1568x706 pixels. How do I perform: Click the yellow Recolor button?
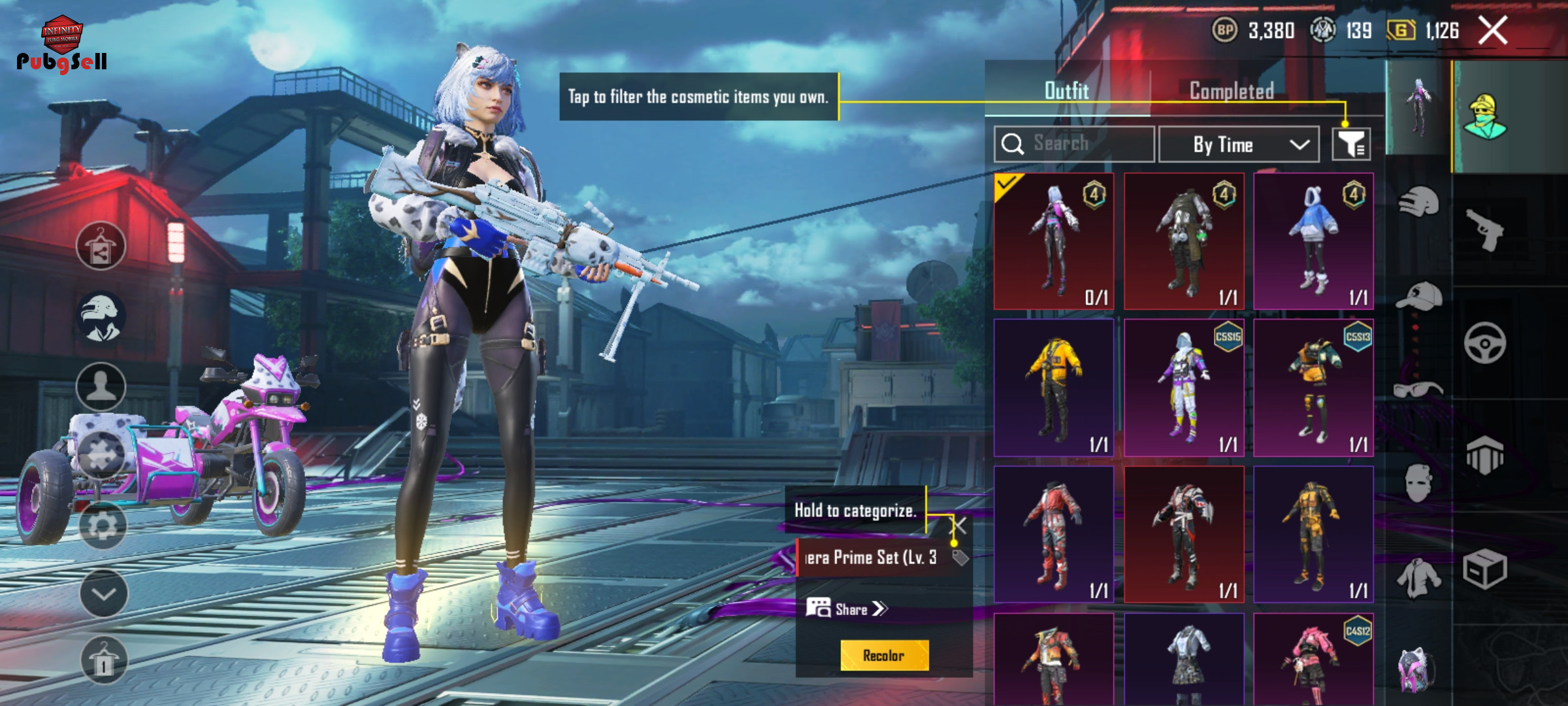pyautogui.click(x=883, y=655)
